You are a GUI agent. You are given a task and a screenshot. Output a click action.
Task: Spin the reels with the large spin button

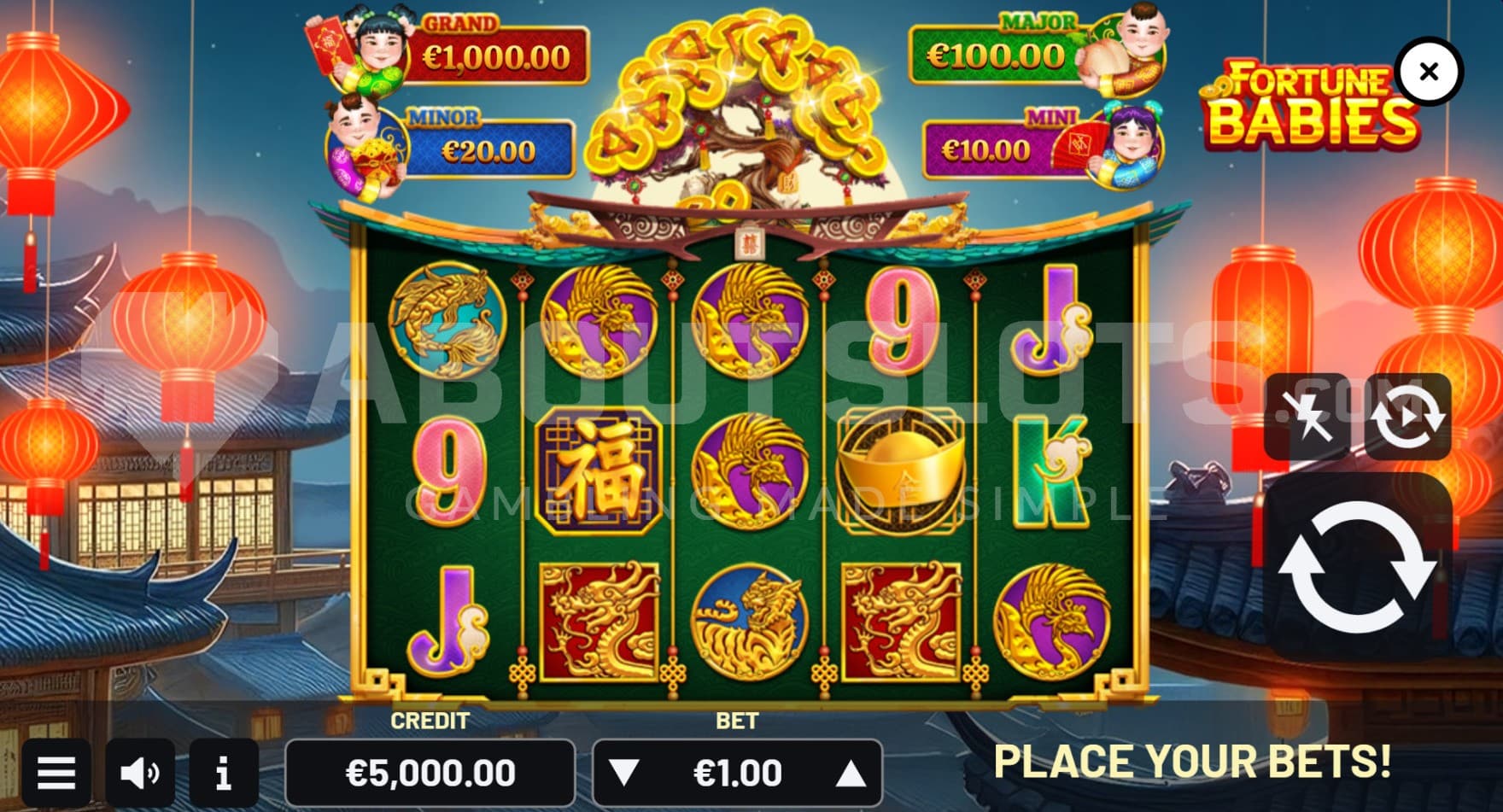pos(1358,566)
